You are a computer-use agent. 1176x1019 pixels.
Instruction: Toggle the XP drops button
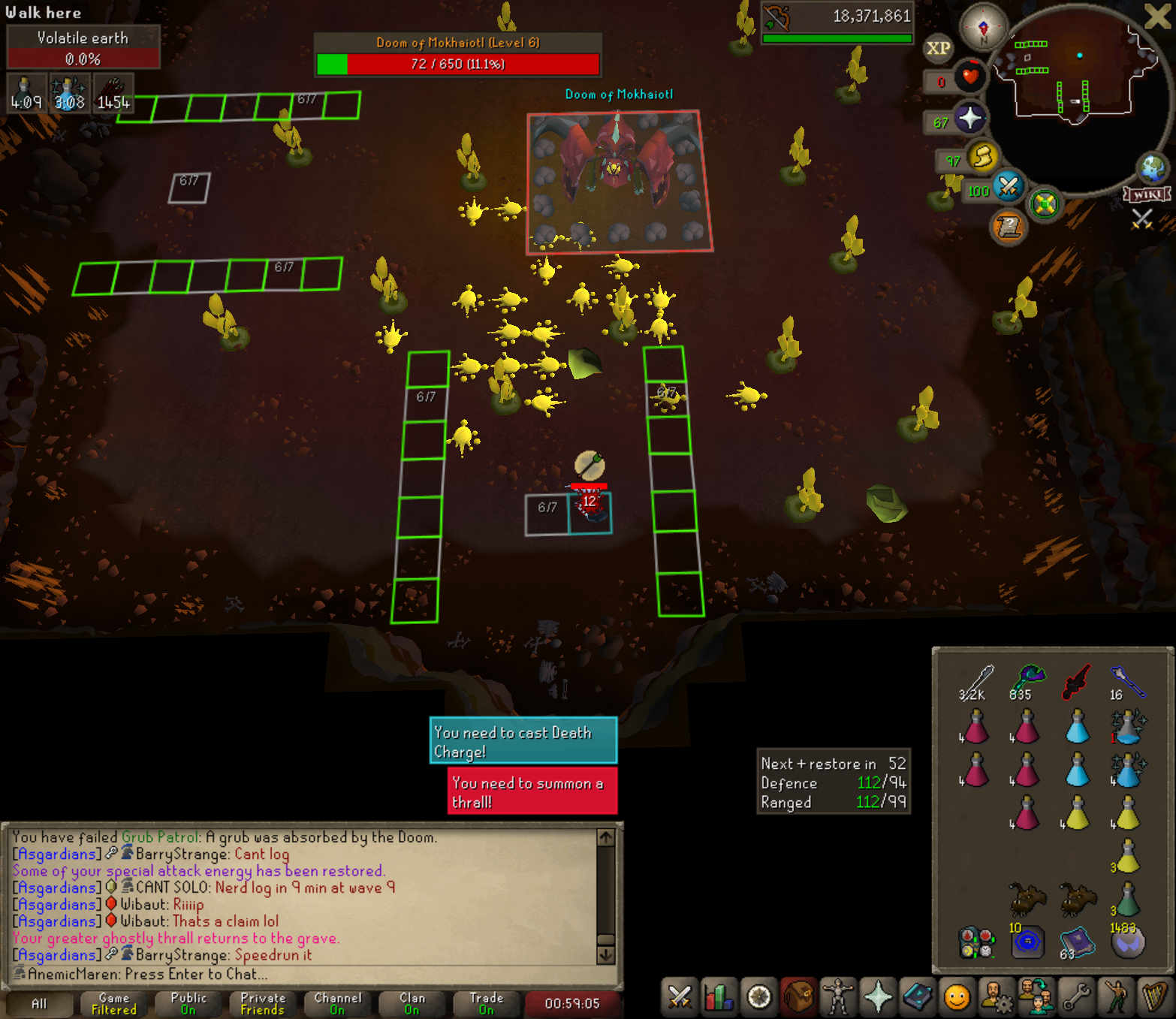tap(938, 49)
